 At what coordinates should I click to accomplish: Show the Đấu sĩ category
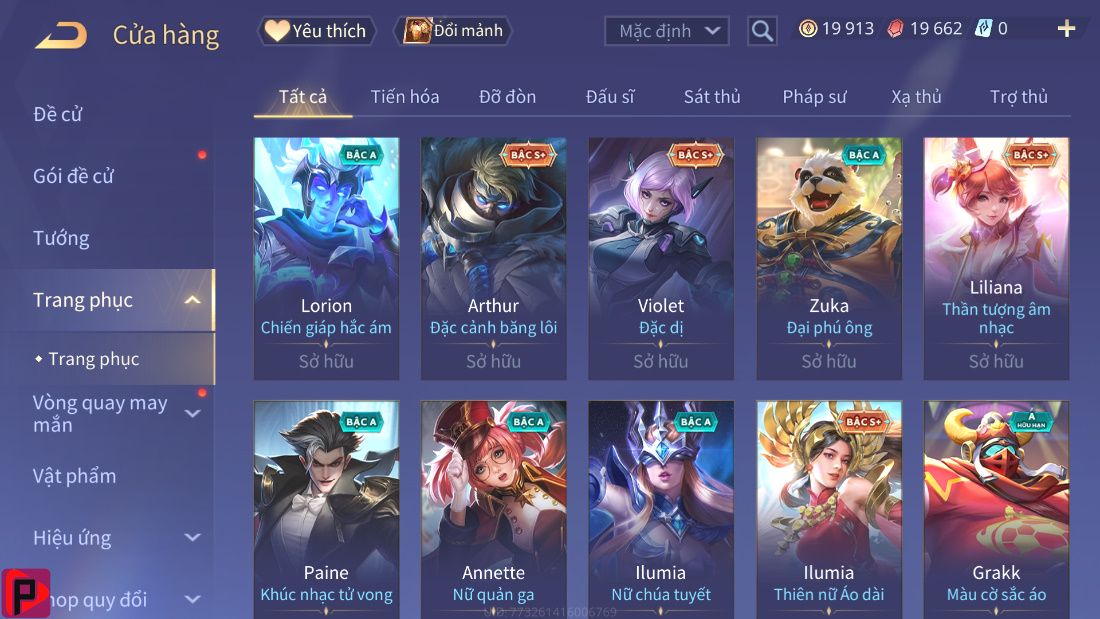point(610,97)
